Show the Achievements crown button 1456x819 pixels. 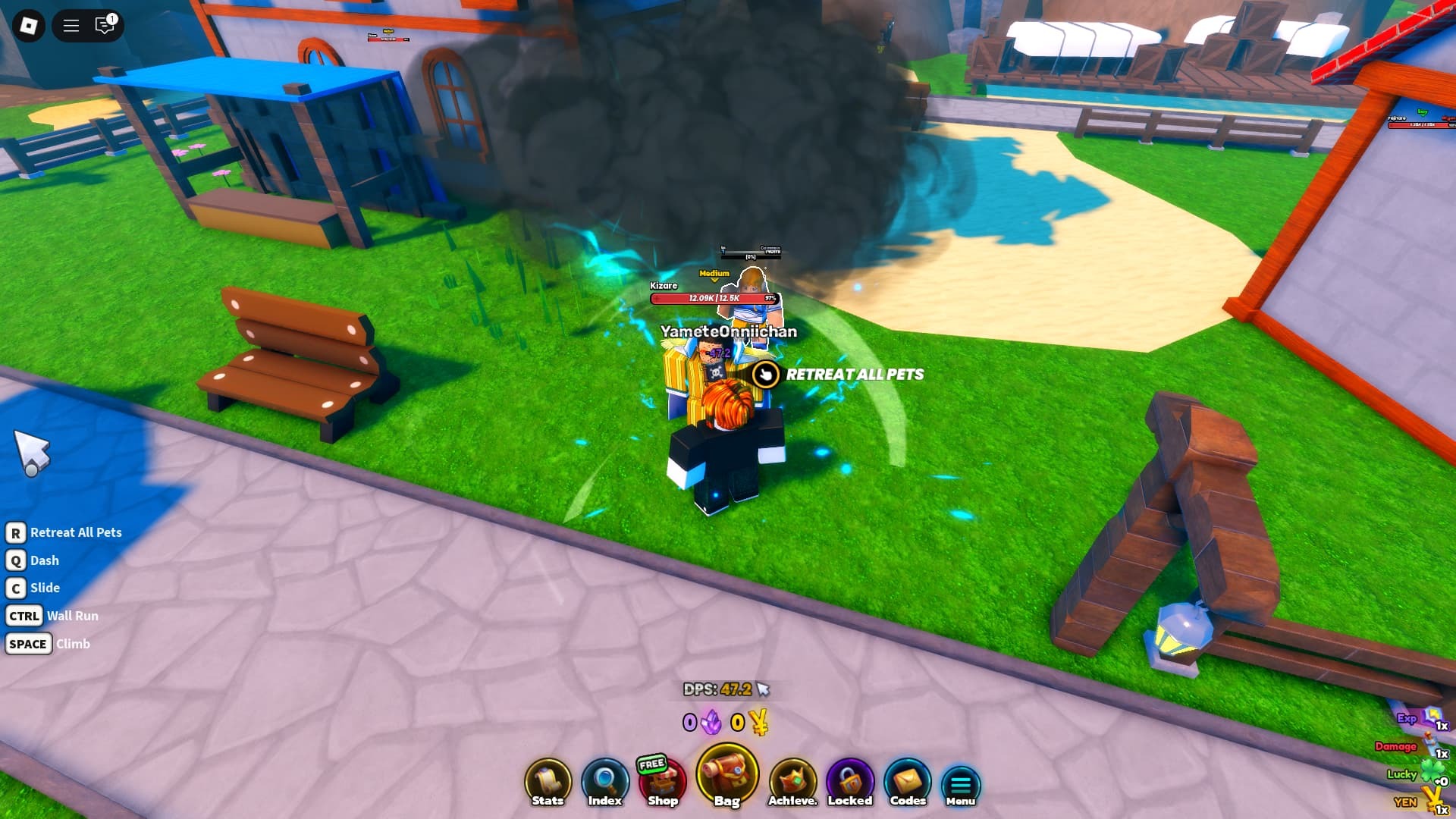pyautogui.click(x=792, y=783)
